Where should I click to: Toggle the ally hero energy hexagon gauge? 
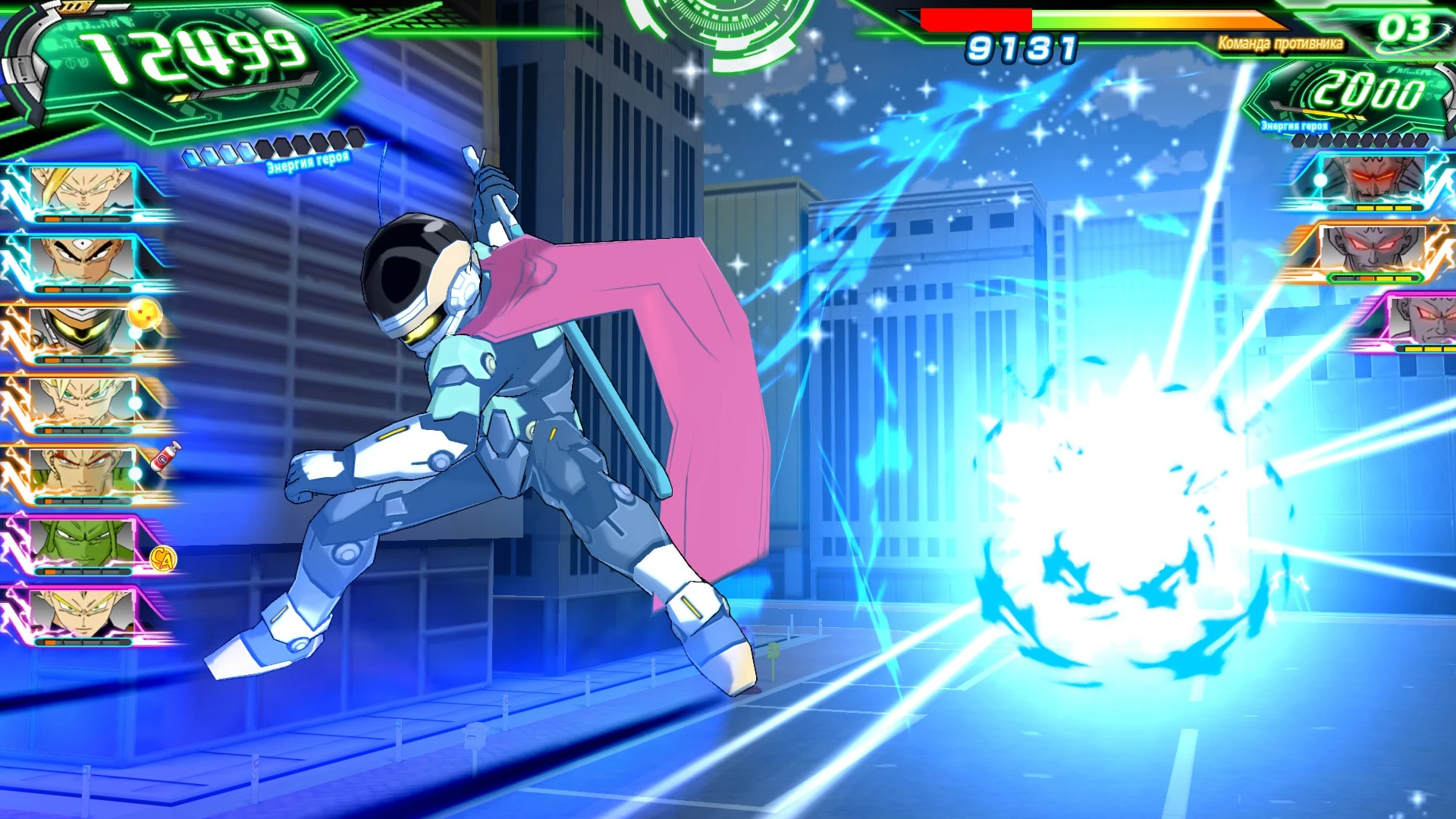coord(269,142)
